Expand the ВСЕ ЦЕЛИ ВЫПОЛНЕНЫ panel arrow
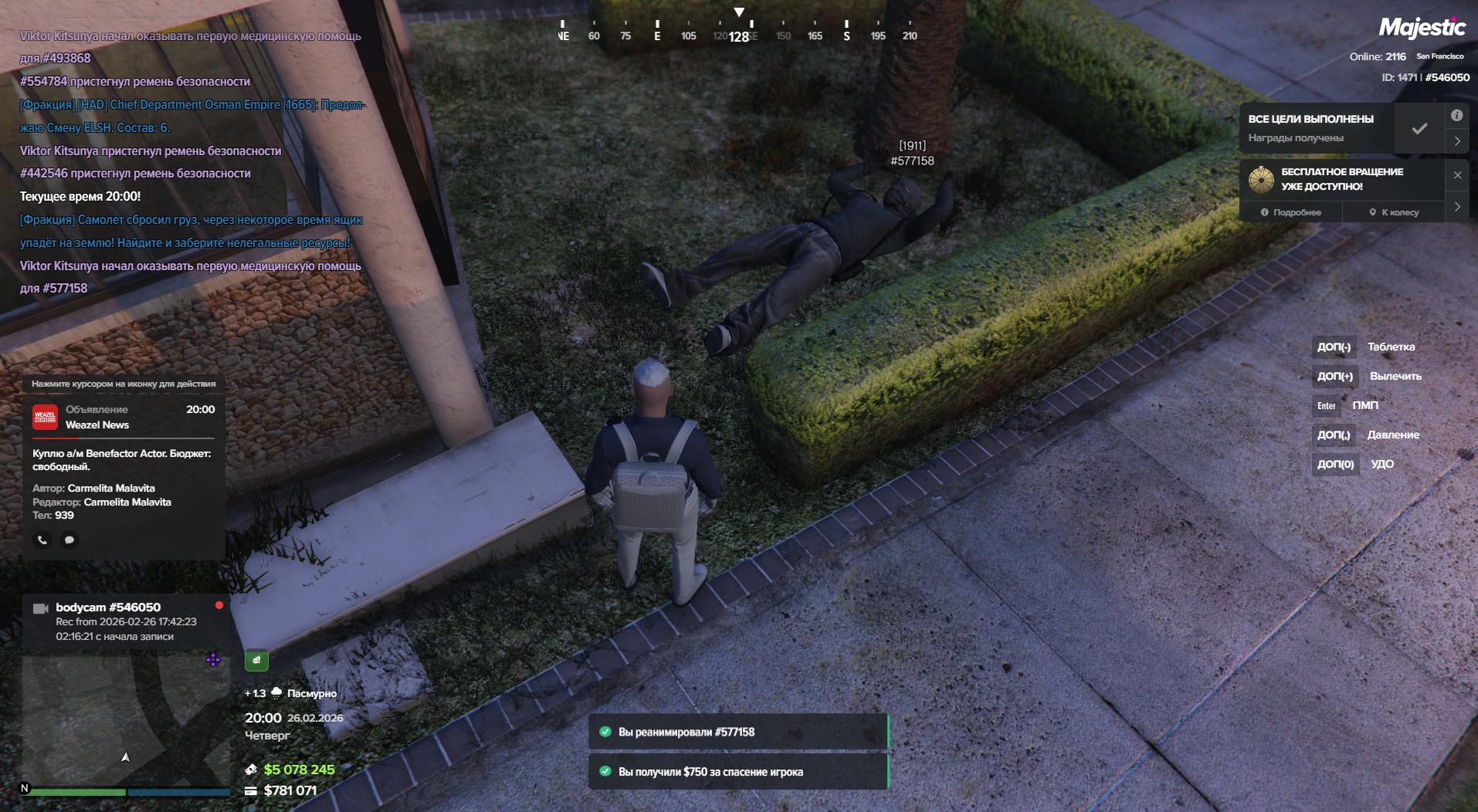 (1457, 141)
